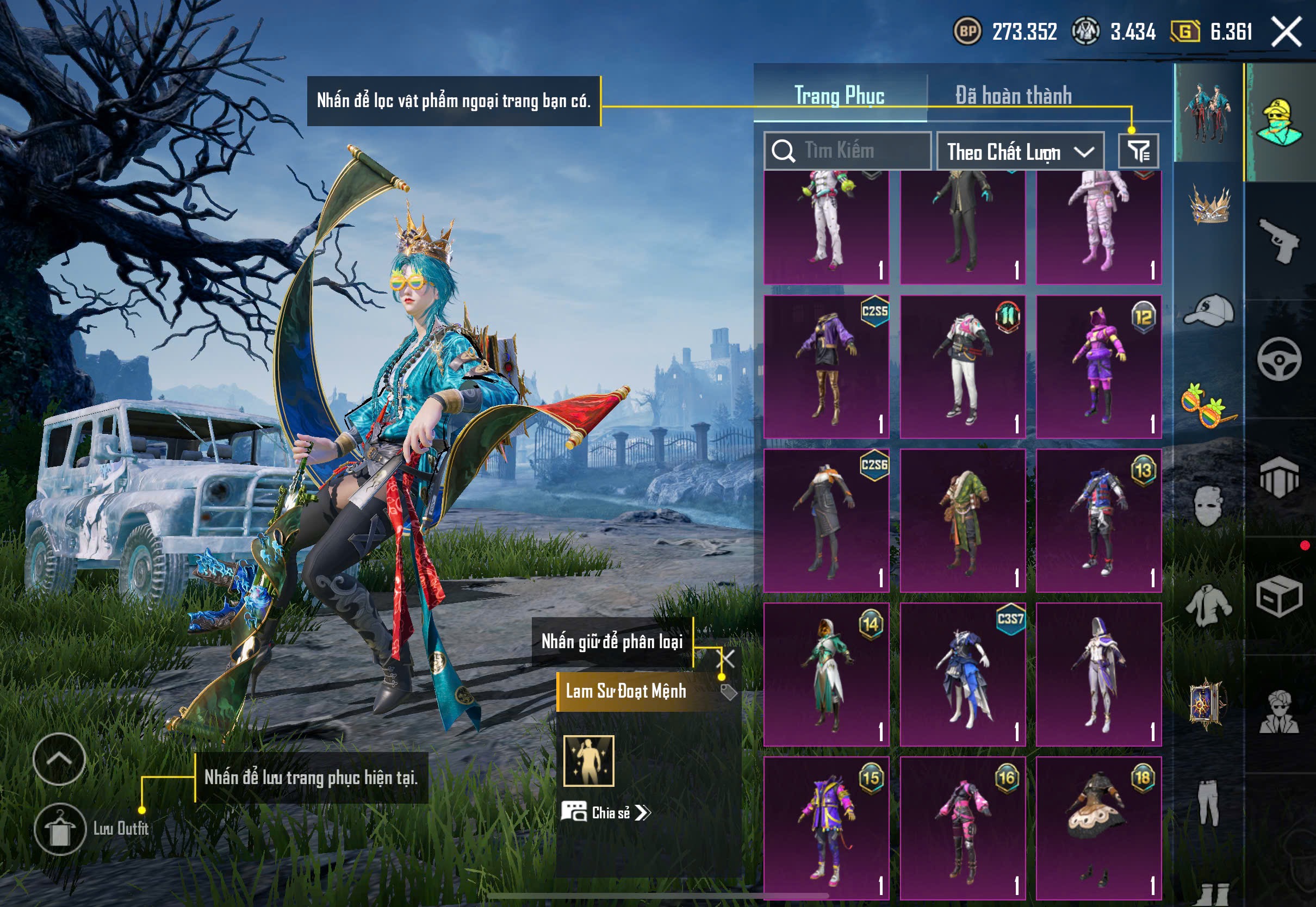Switch to the Trang Phục tab
1316x907 pixels.
839,96
